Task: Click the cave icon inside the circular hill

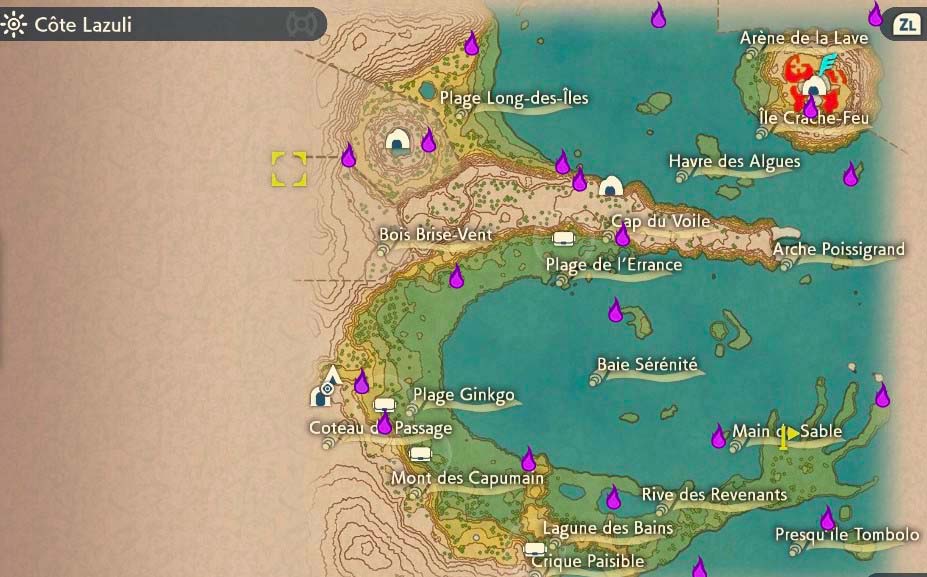Action: [397, 139]
